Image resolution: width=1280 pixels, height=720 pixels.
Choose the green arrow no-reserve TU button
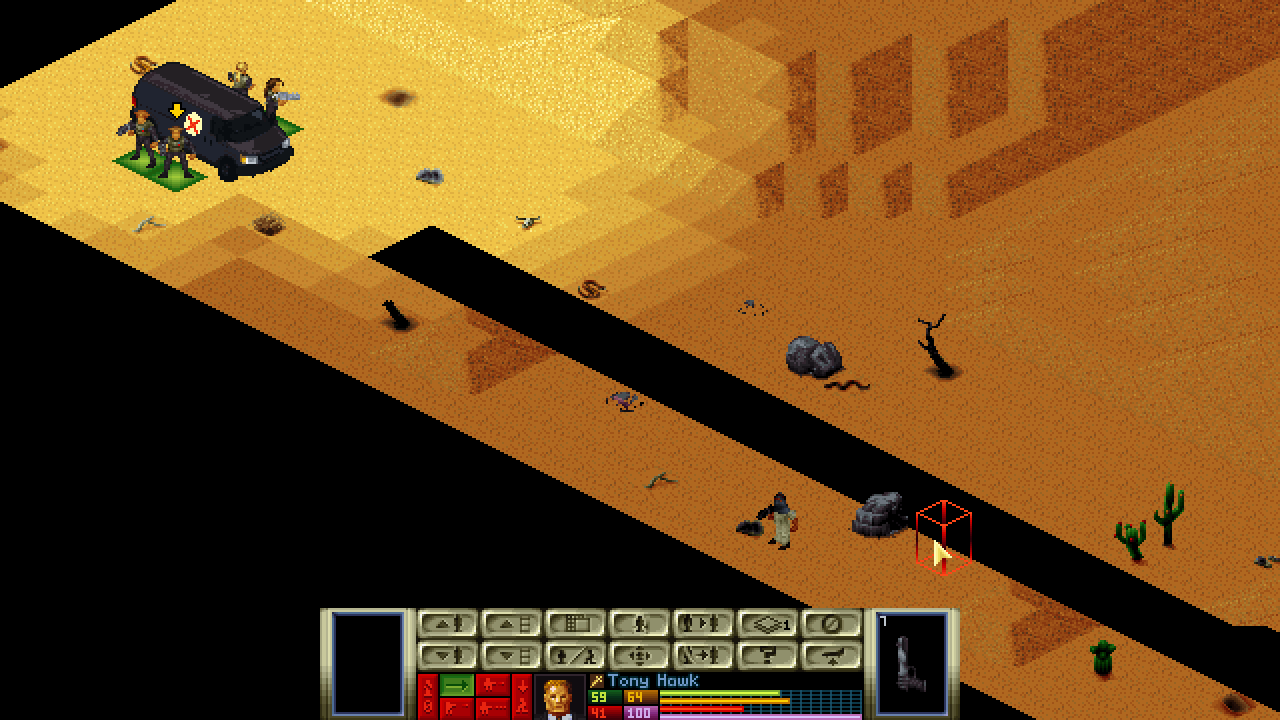click(x=457, y=685)
